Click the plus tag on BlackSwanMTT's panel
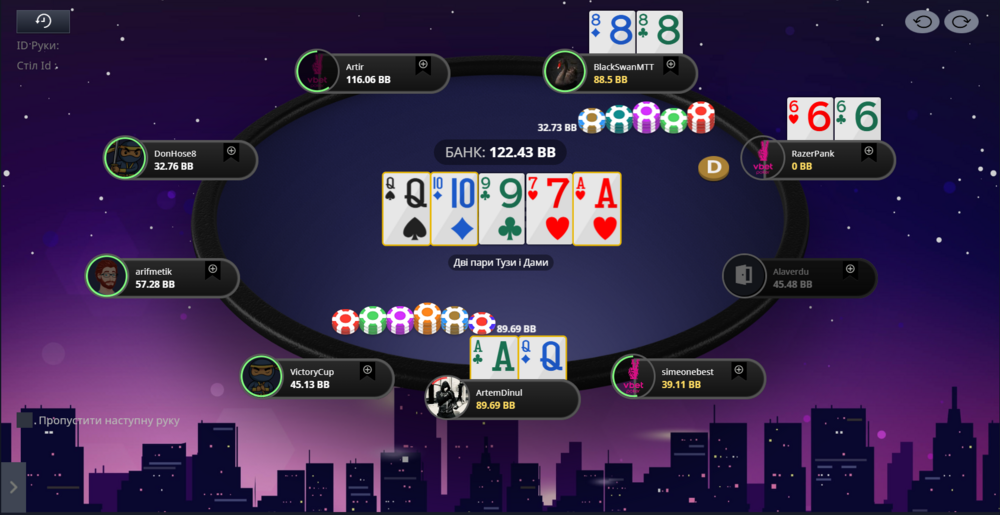 coord(671,65)
